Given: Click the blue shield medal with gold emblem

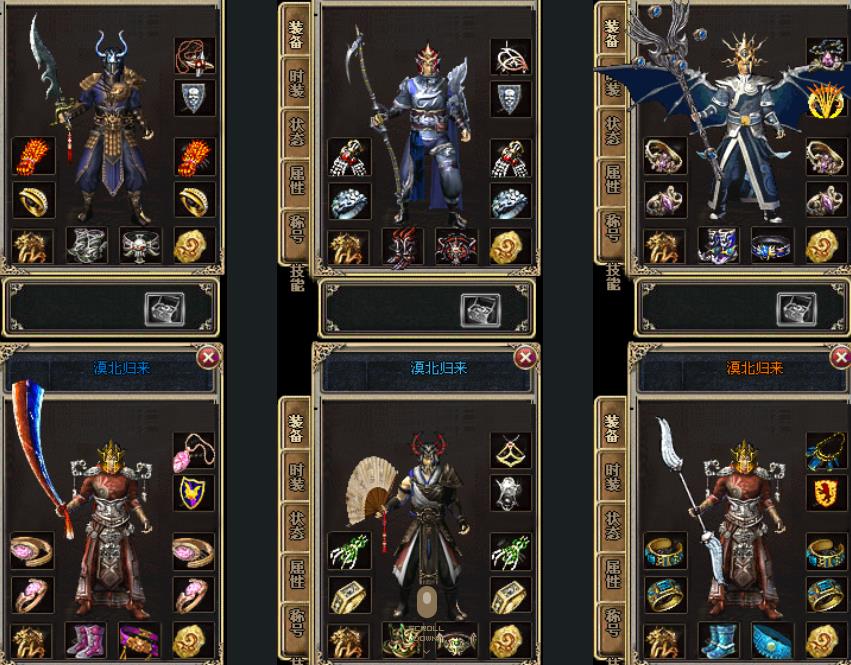Looking at the screenshot, I should click(194, 492).
